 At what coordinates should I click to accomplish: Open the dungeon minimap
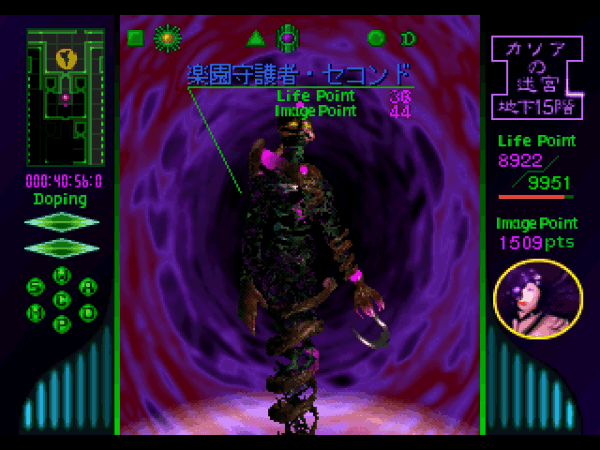pyautogui.click(x=65, y=97)
